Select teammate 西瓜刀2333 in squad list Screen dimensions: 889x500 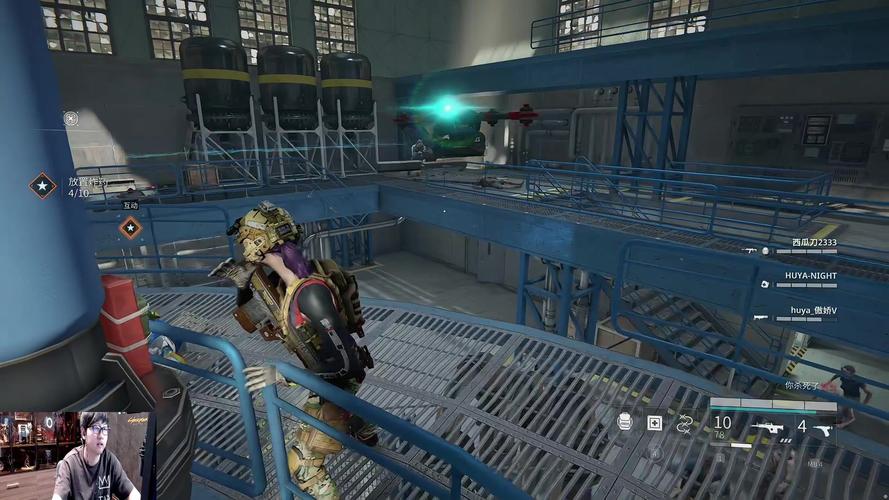pos(813,241)
